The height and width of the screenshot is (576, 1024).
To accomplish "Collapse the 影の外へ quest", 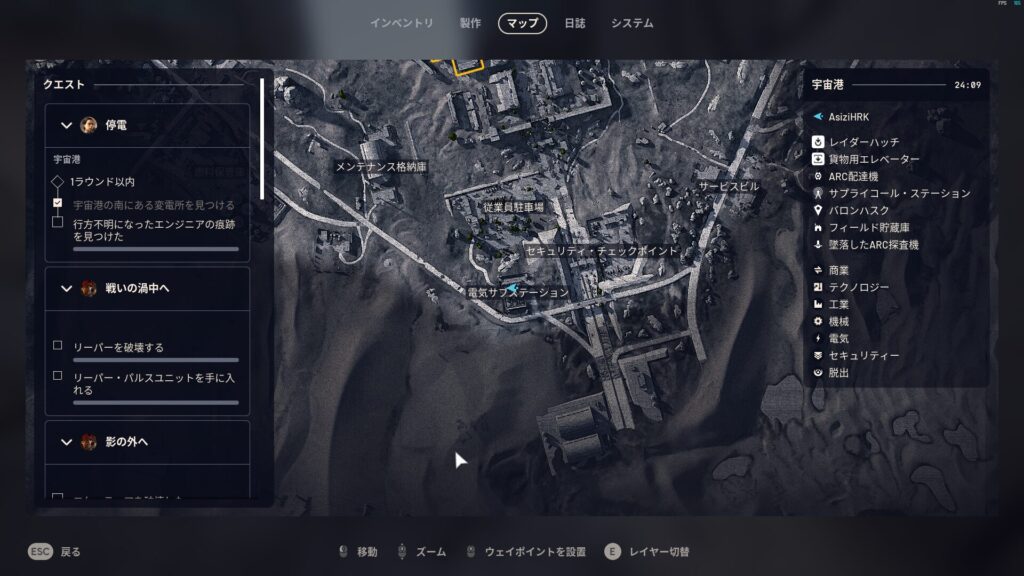I will (x=67, y=441).
